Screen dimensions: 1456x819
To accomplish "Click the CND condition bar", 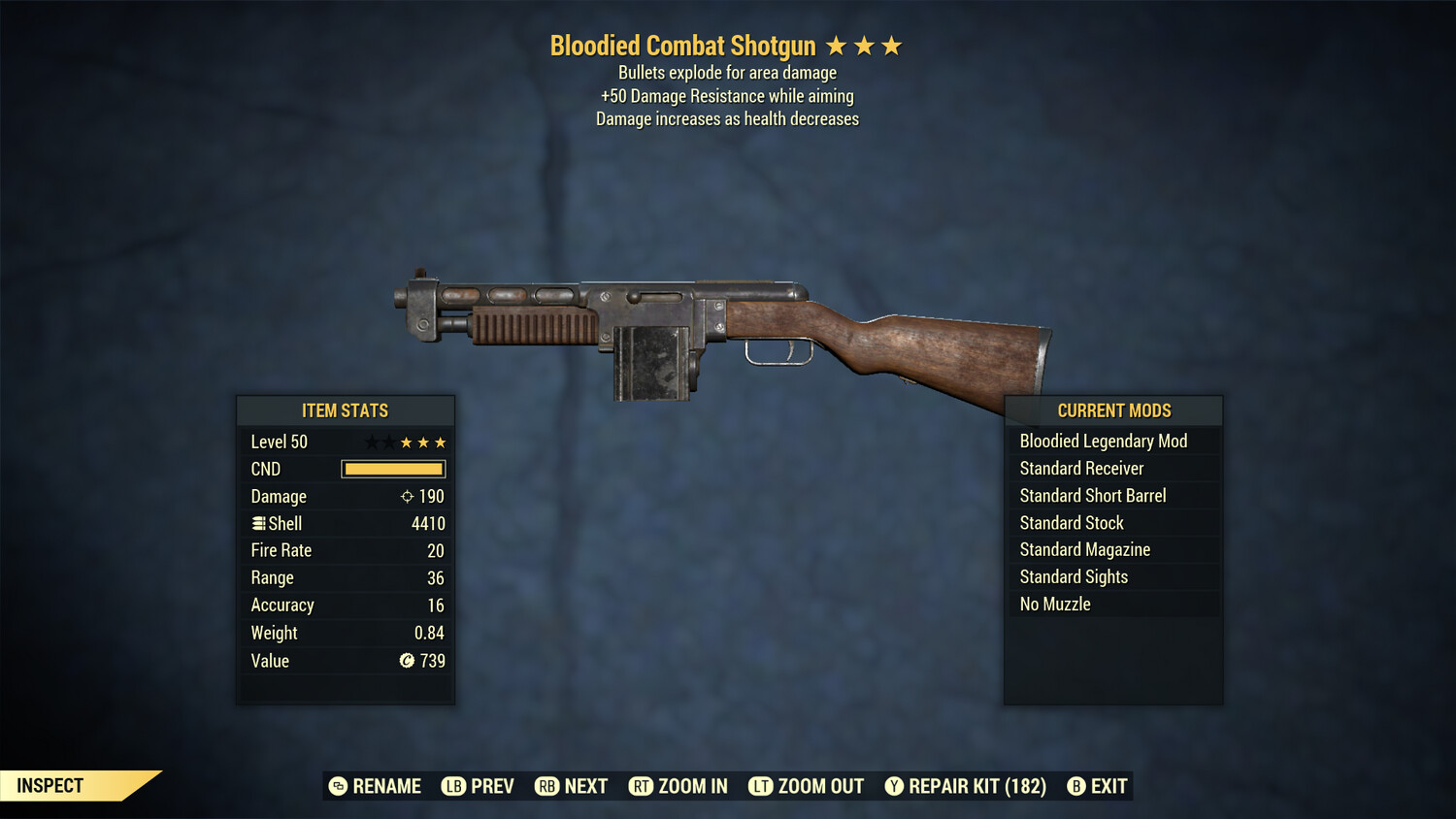I will click(392, 469).
